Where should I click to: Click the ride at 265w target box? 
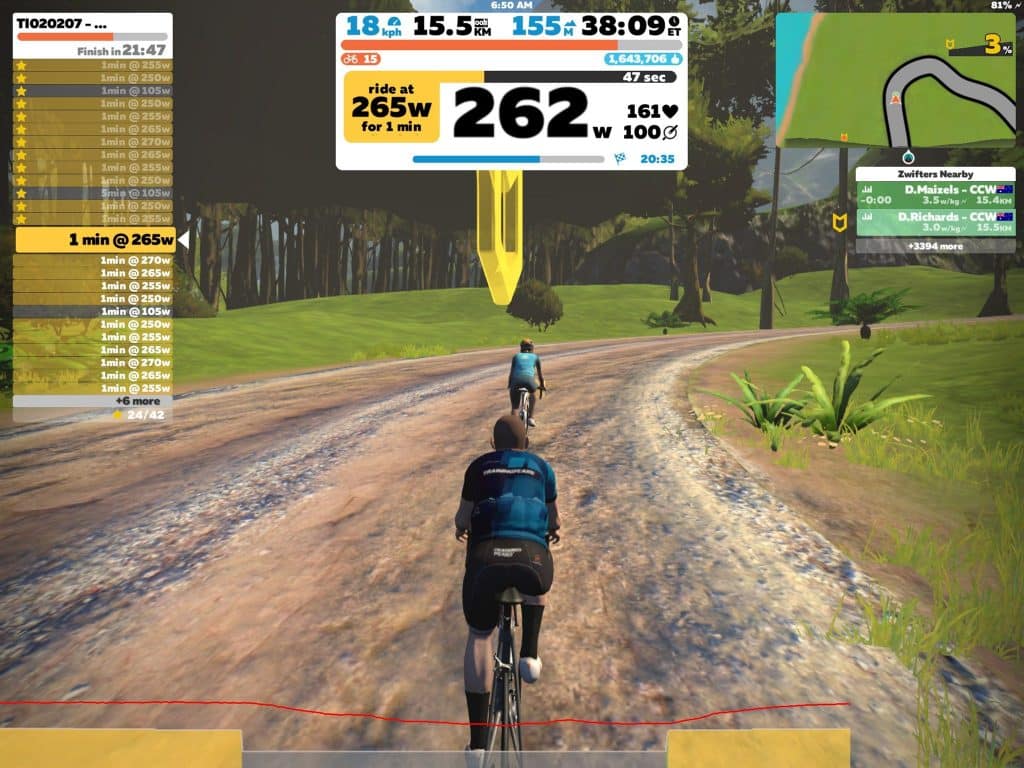393,106
